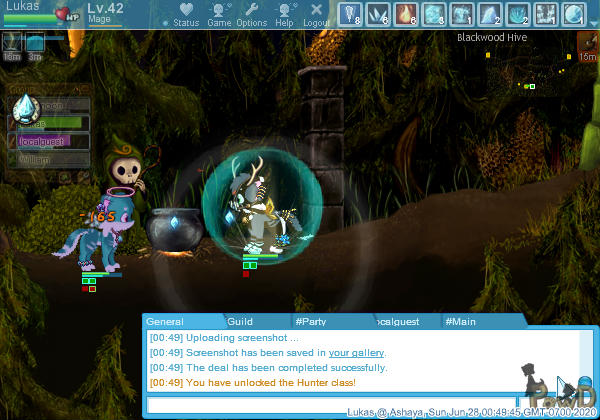Viewport: 600px width, 420px height.
Task: Activate the fire flame skill
Action: [x=407, y=13]
